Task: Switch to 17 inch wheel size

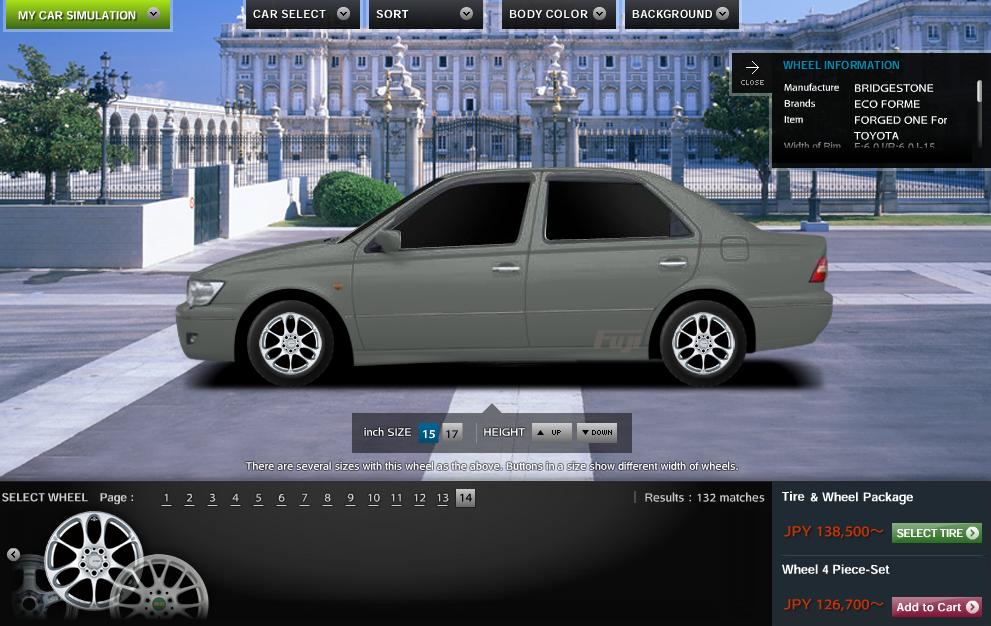Action: pyautogui.click(x=452, y=433)
